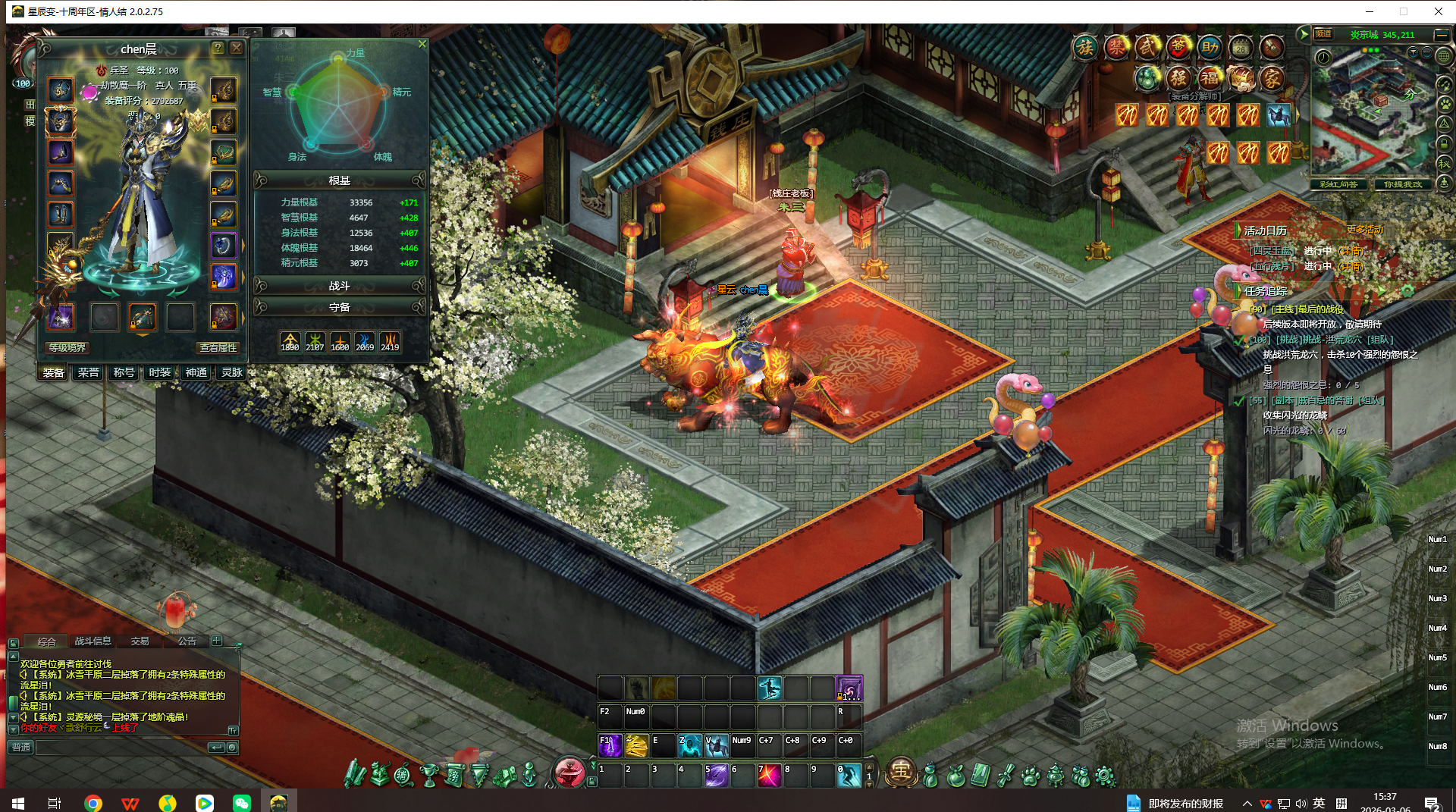1456x812 pixels.
Task: Open the 更多活动 link
Action: (1365, 230)
